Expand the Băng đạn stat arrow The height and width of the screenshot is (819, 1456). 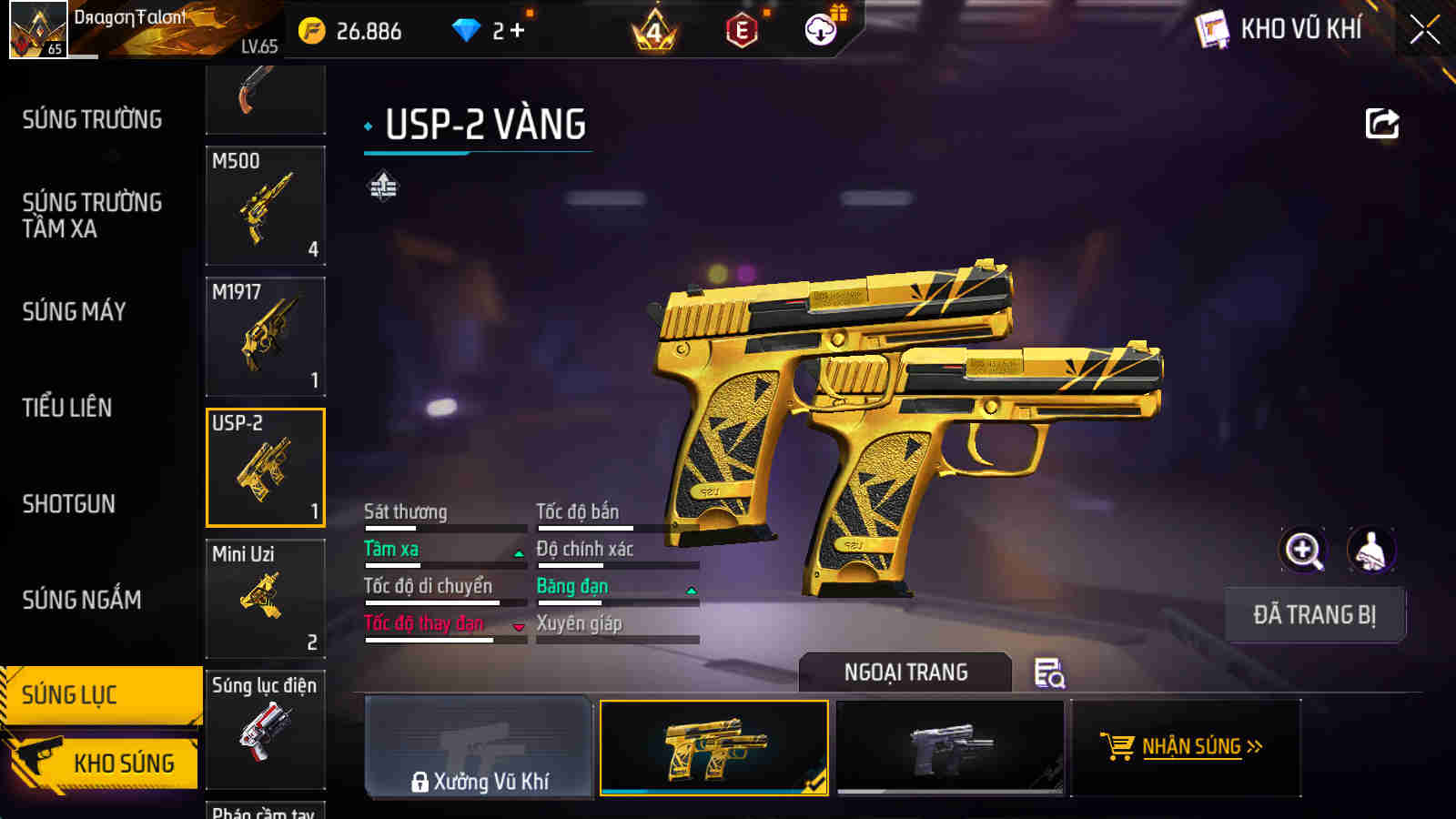tap(693, 590)
